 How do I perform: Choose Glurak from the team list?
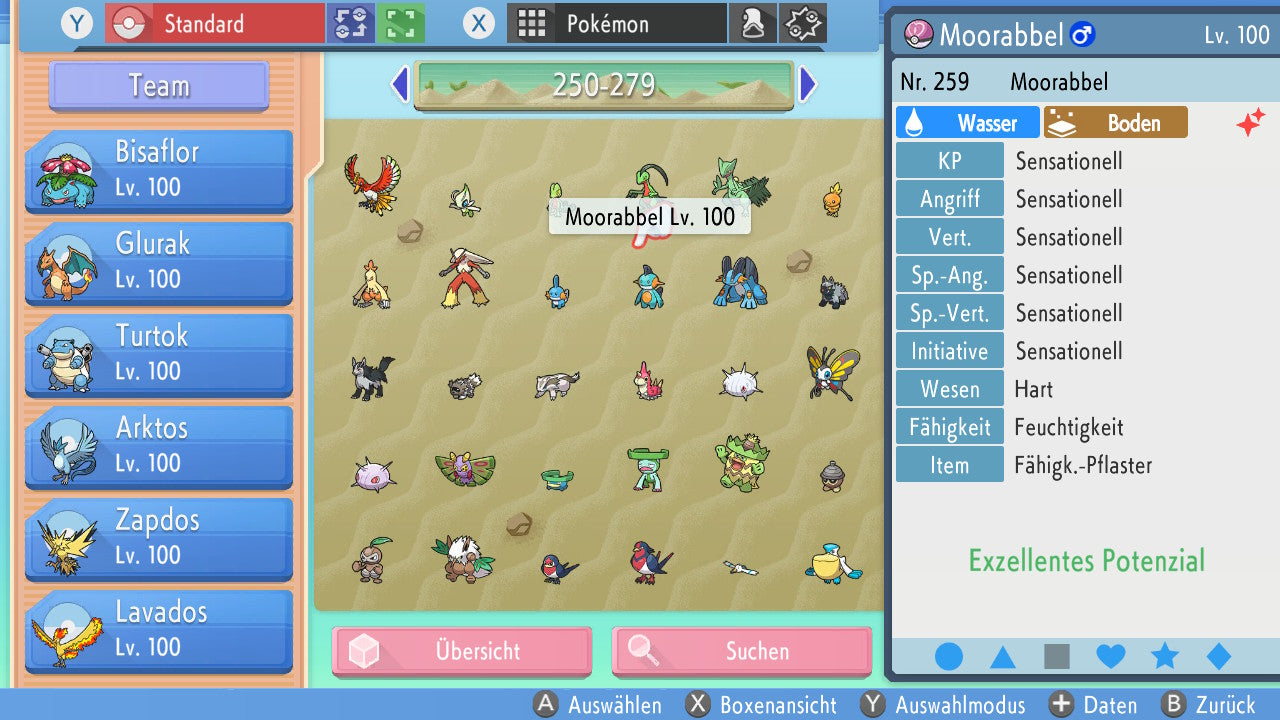click(x=159, y=262)
